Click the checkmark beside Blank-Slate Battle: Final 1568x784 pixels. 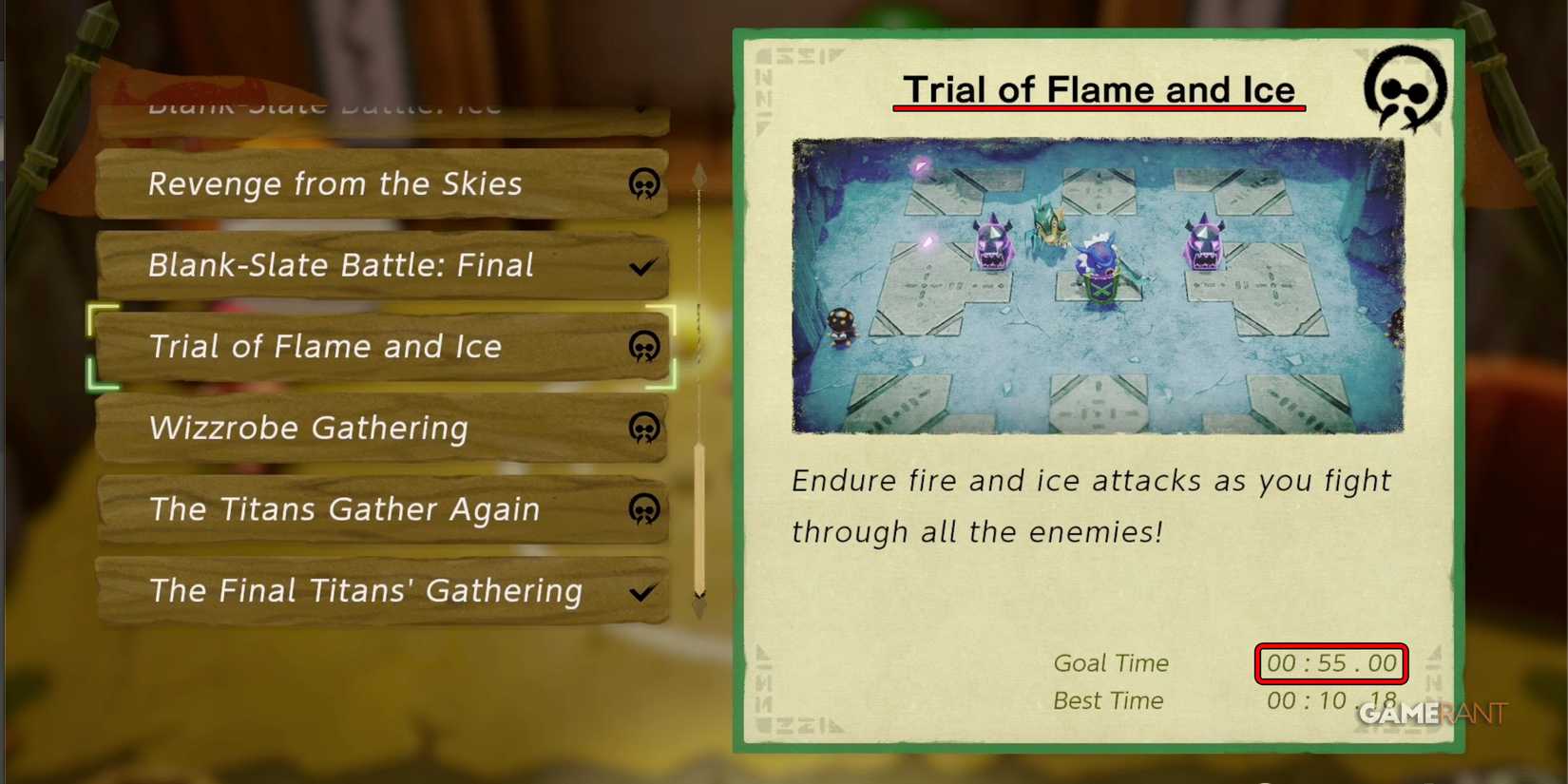coord(643,266)
